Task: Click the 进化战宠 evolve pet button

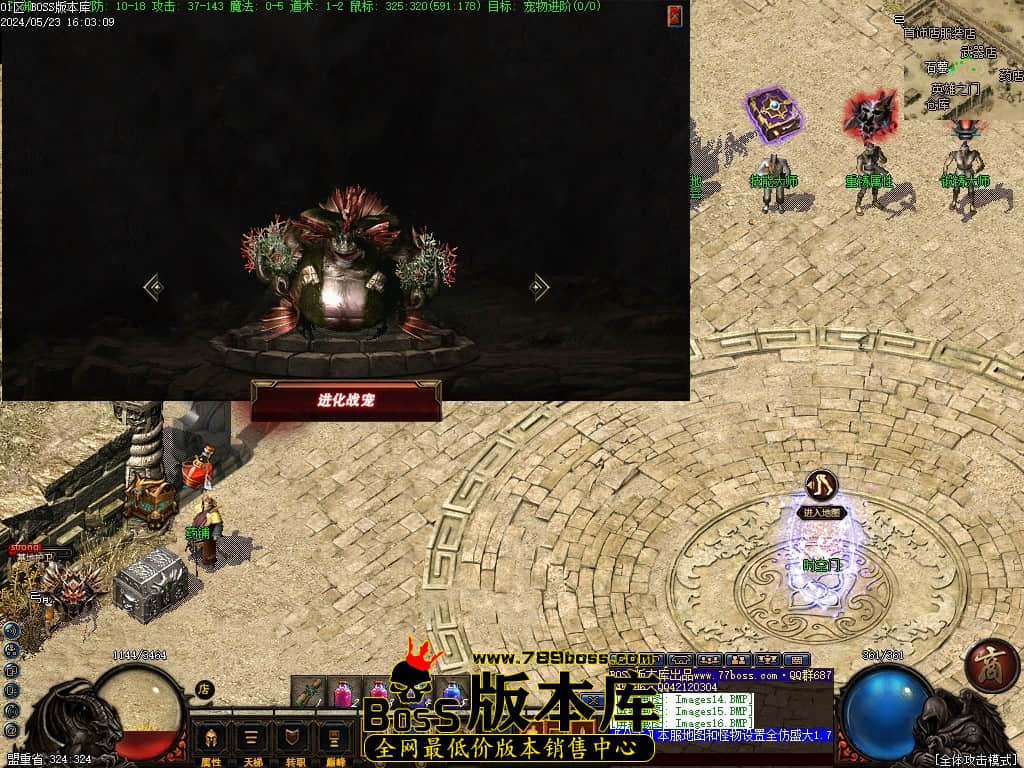Action: click(x=346, y=400)
